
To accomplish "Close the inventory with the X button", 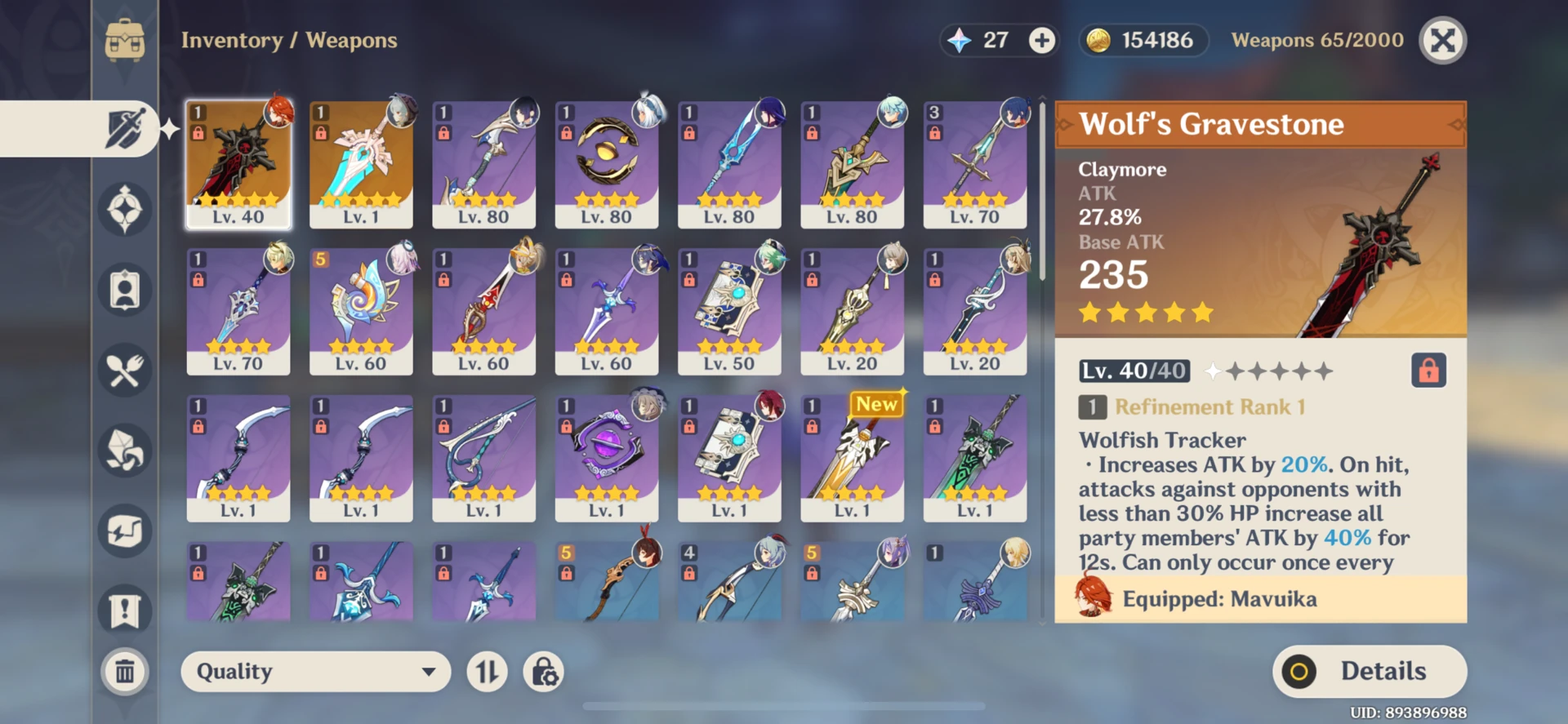I will tap(1442, 40).
